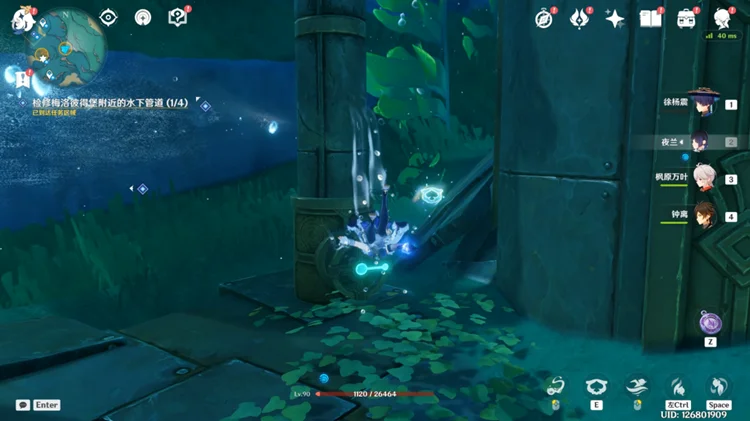
Task: Select the tracked quest 检修梅洛彼得堡附近的水下管道
Action: pos(110,103)
